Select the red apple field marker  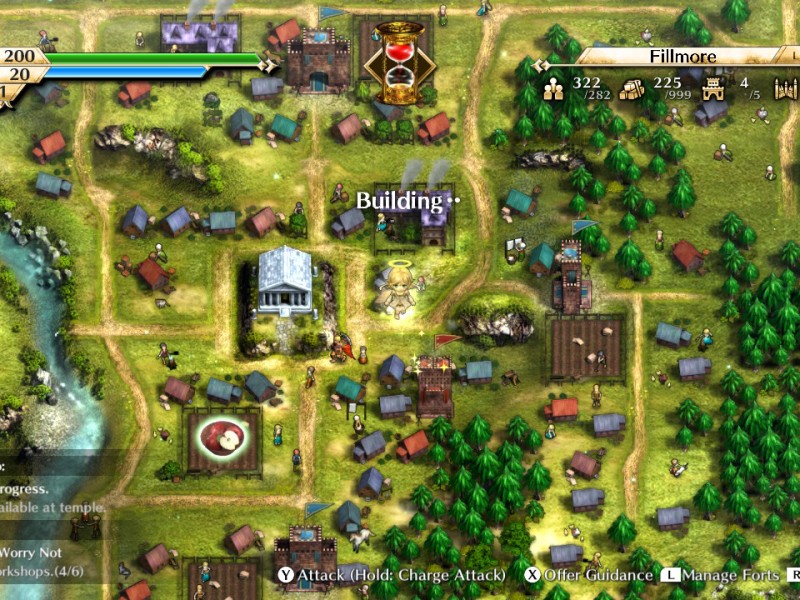pos(221,437)
